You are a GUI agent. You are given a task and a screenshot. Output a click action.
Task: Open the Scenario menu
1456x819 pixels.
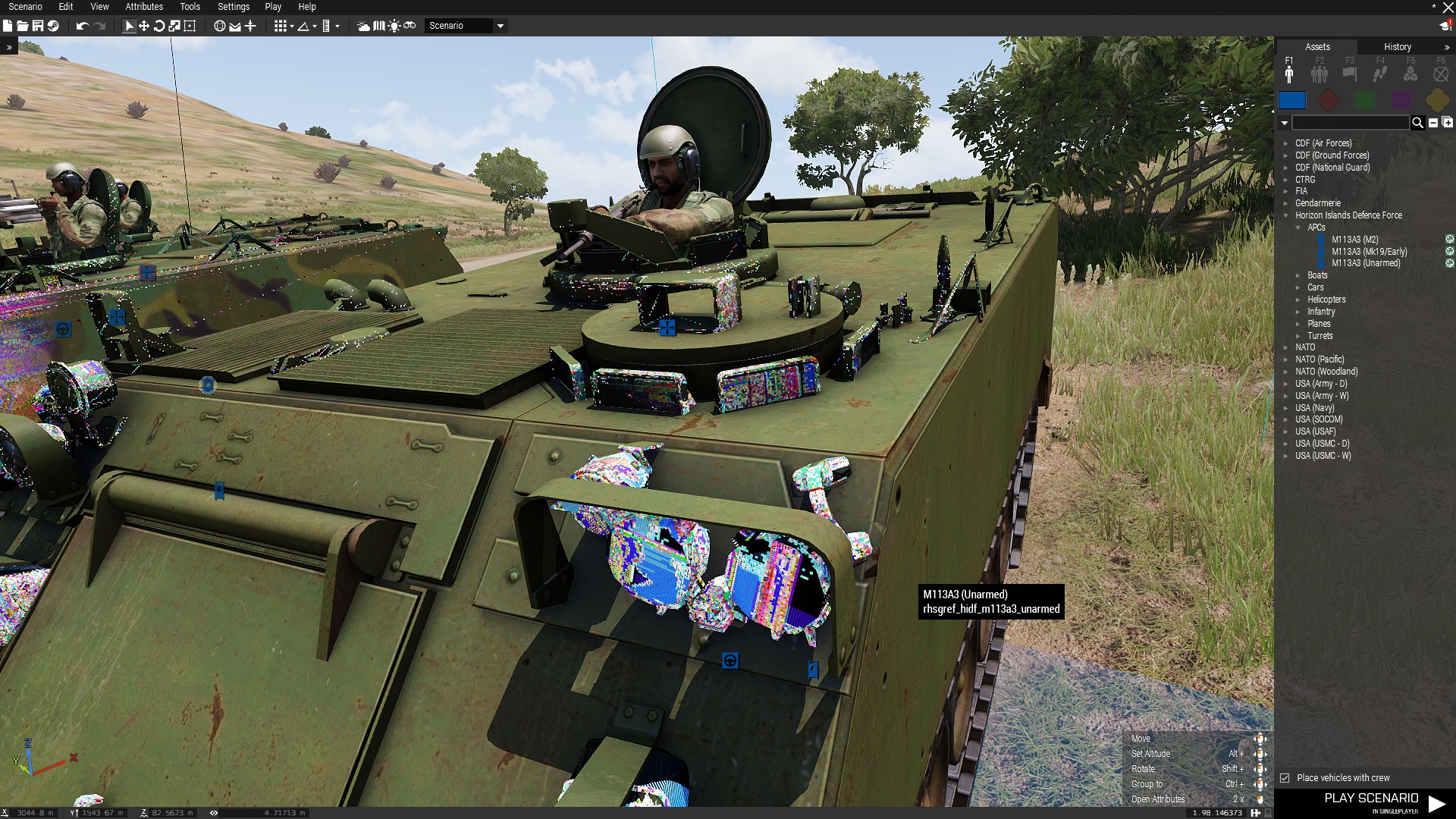click(25, 7)
